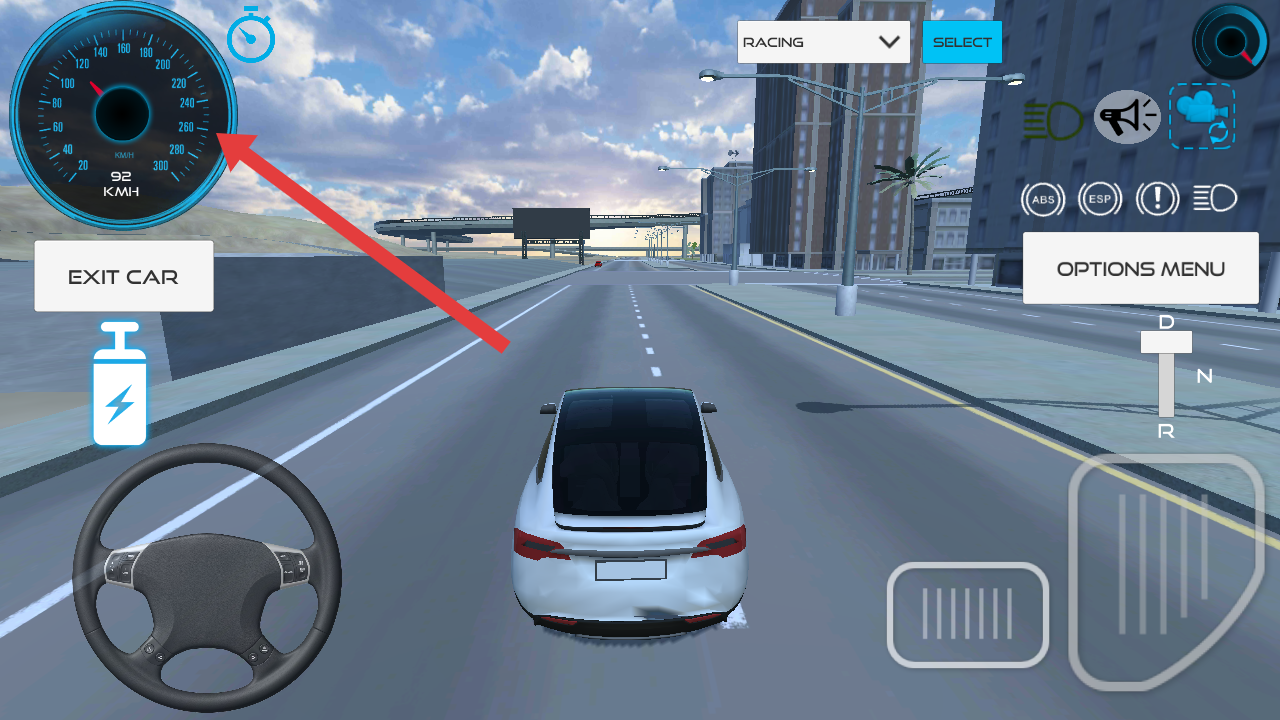Confirm mode with the SELECT button
The height and width of the screenshot is (720, 1280).
[x=962, y=42]
